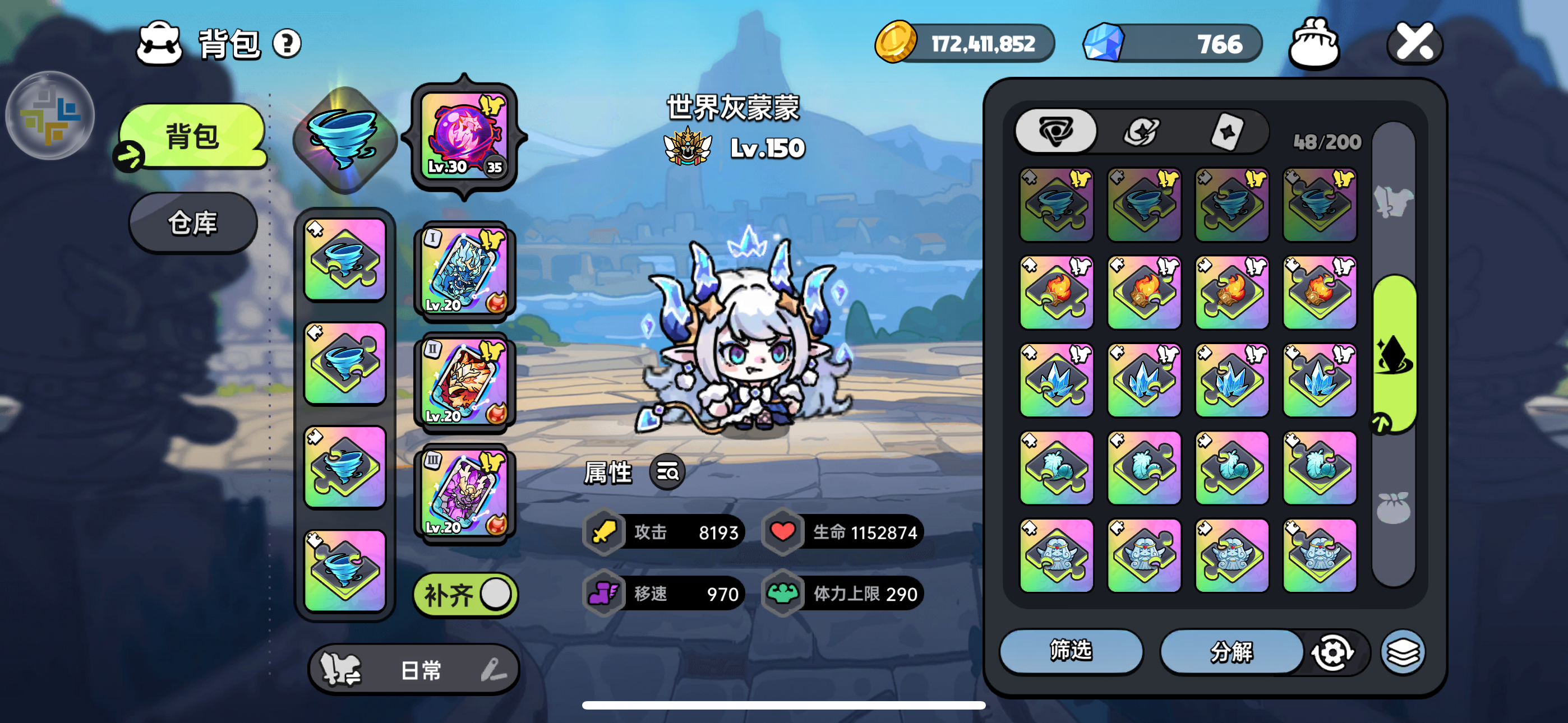Select the 背包 backpack tab
1568x723 pixels.
[x=193, y=136]
